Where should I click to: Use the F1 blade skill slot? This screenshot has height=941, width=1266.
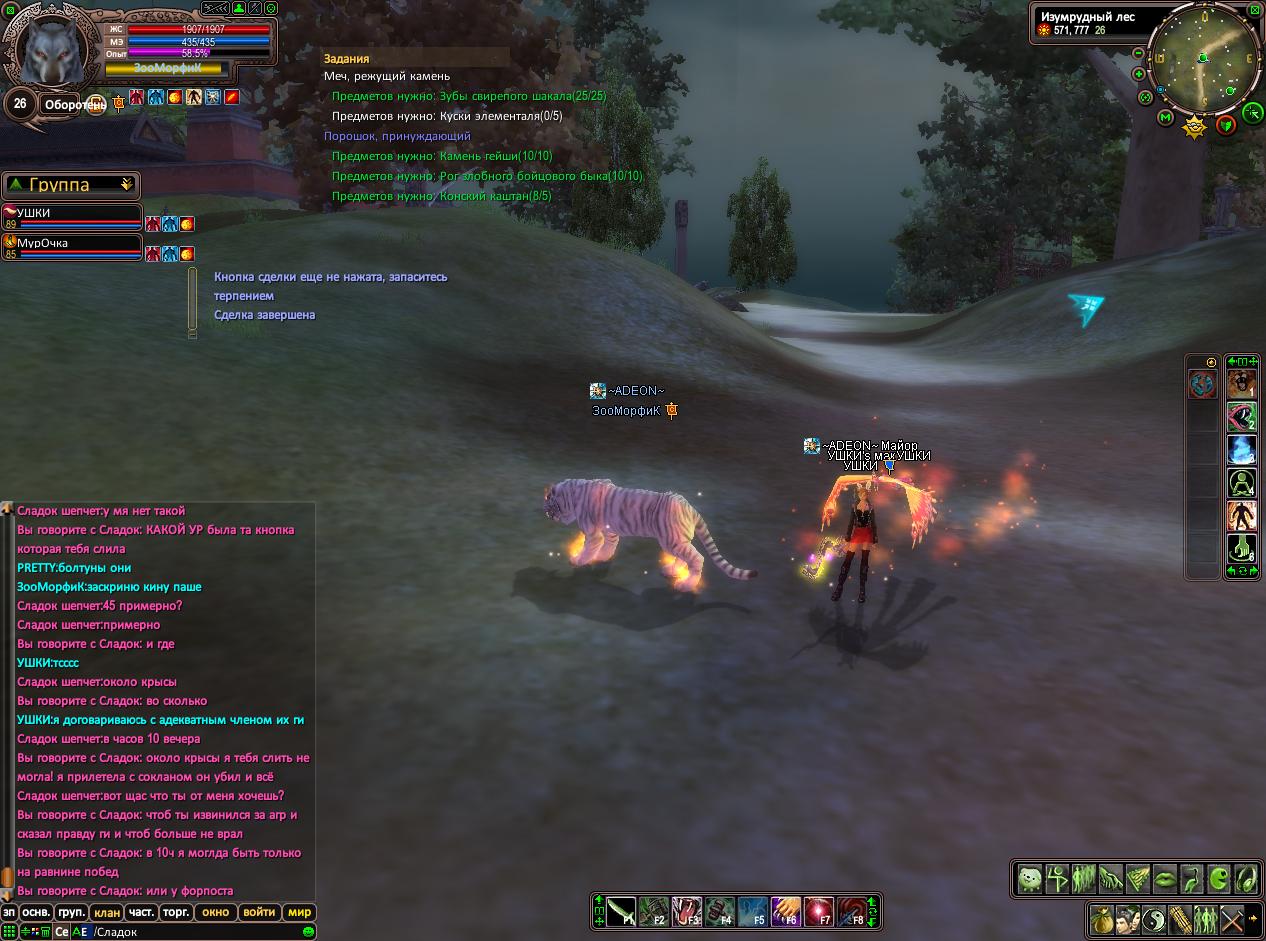click(x=621, y=911)
